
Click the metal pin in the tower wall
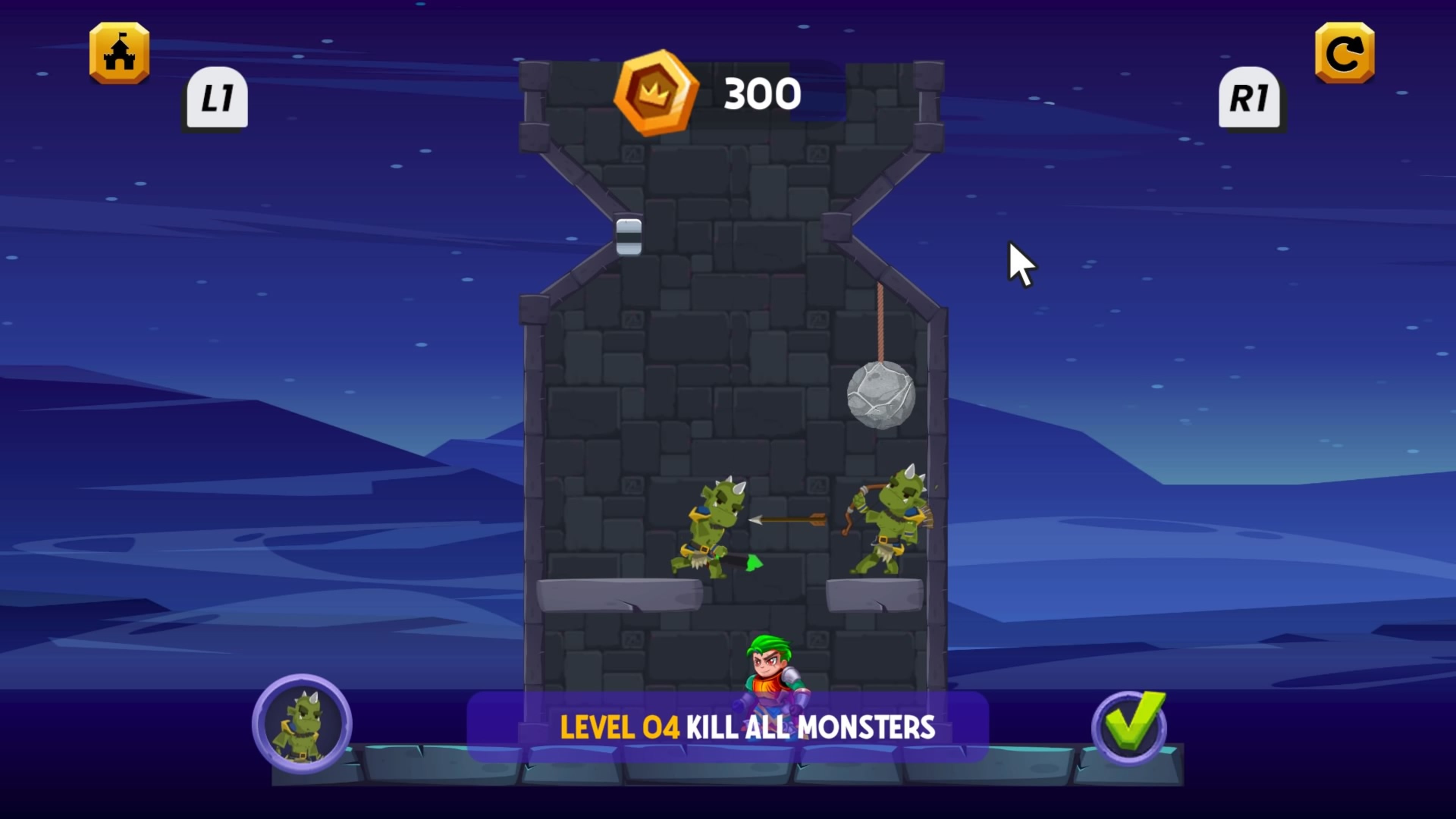629,236
